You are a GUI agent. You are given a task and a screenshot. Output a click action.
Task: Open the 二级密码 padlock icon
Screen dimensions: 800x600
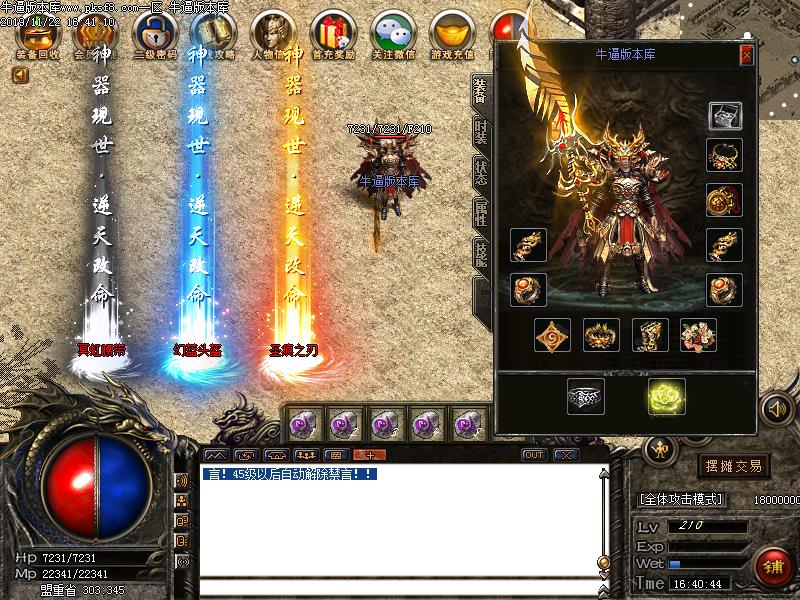(x=153, y=35)
